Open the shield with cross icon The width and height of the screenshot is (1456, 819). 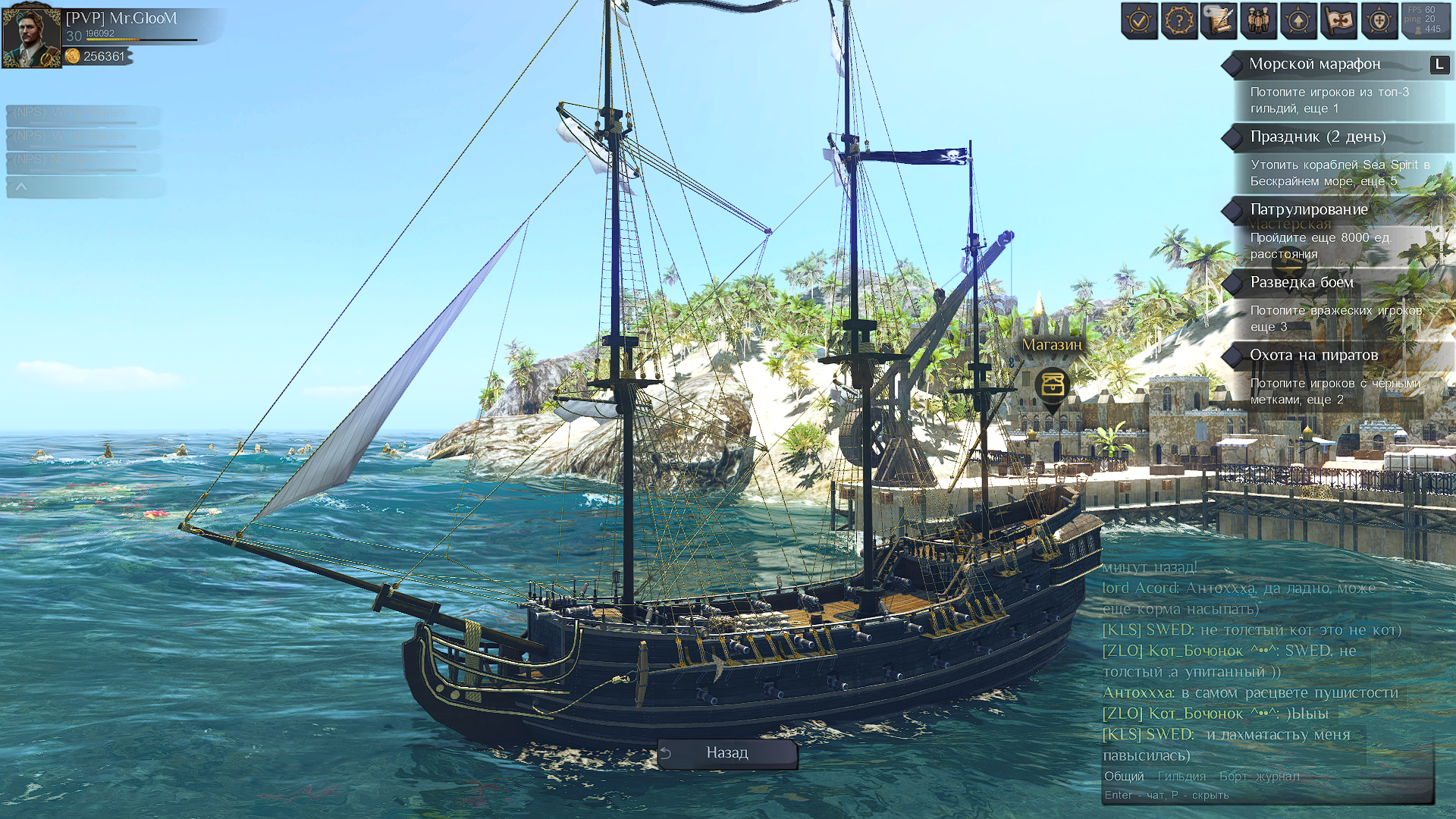pyautogui.click(x=1379, y=20)
